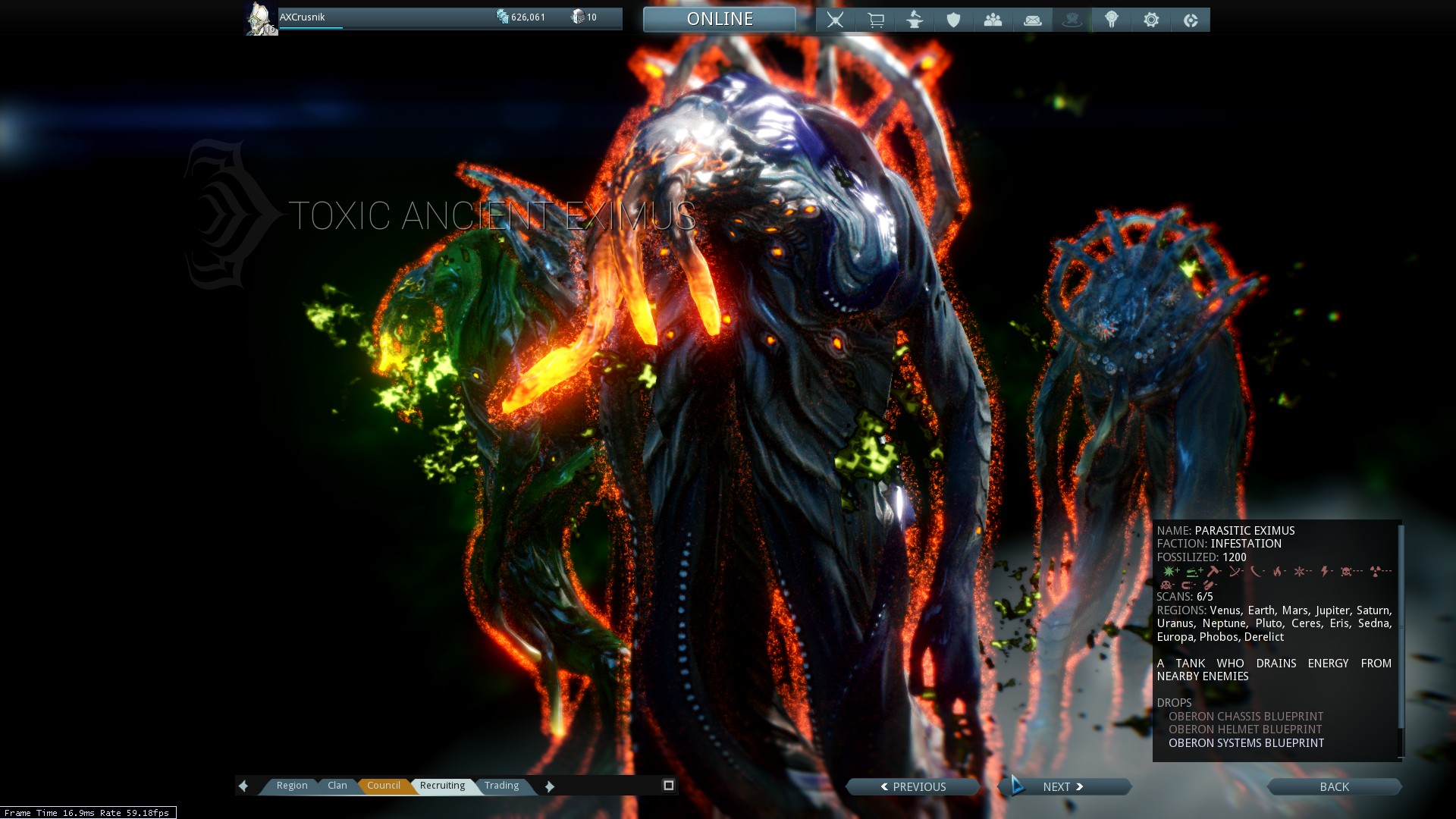The width and height of the screenshot is (1456, 819).
Task: Open the Syndicates emblem icon
Action: coord(1112,19)
